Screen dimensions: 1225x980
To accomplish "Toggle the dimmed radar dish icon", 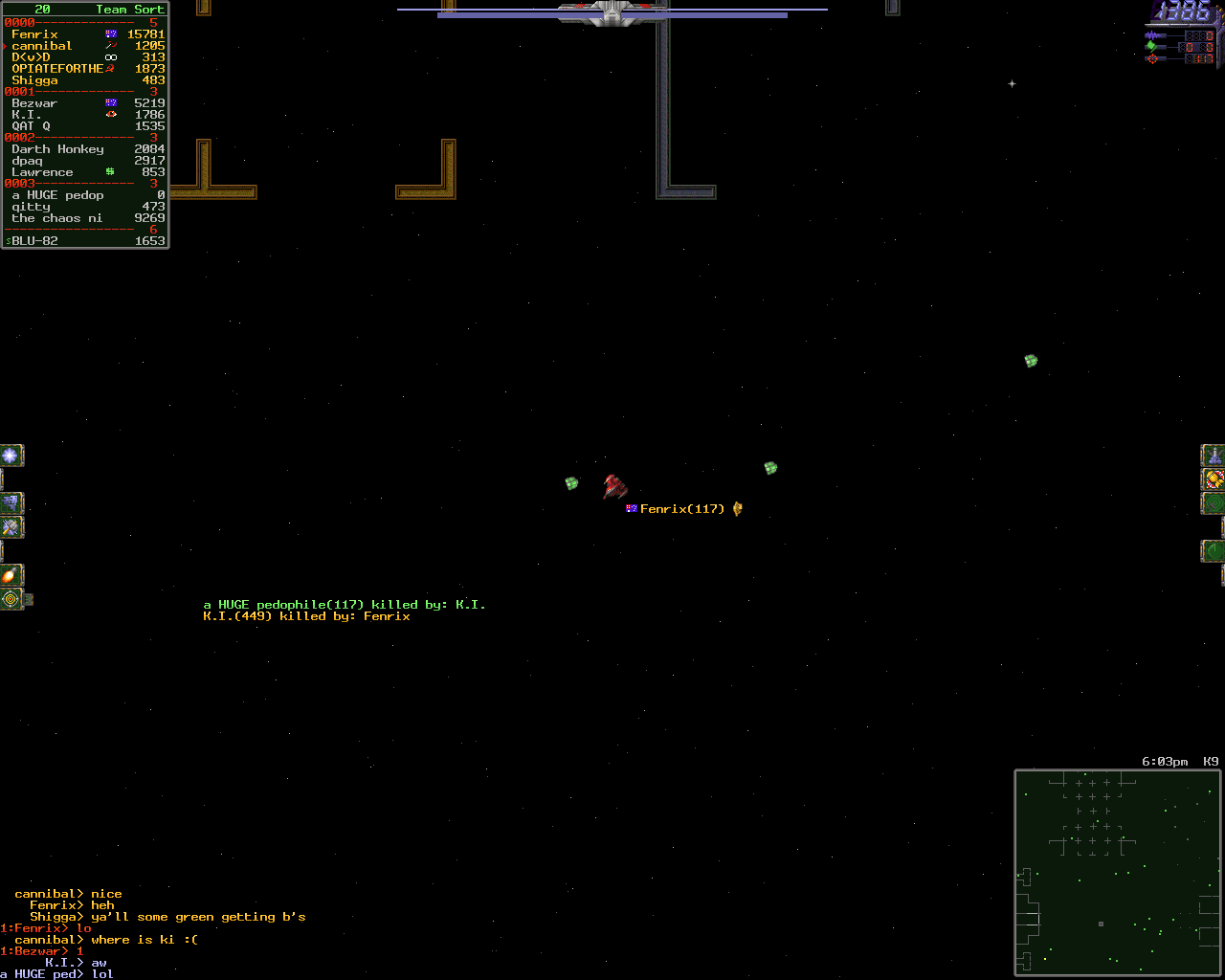I will point(1214,502).
